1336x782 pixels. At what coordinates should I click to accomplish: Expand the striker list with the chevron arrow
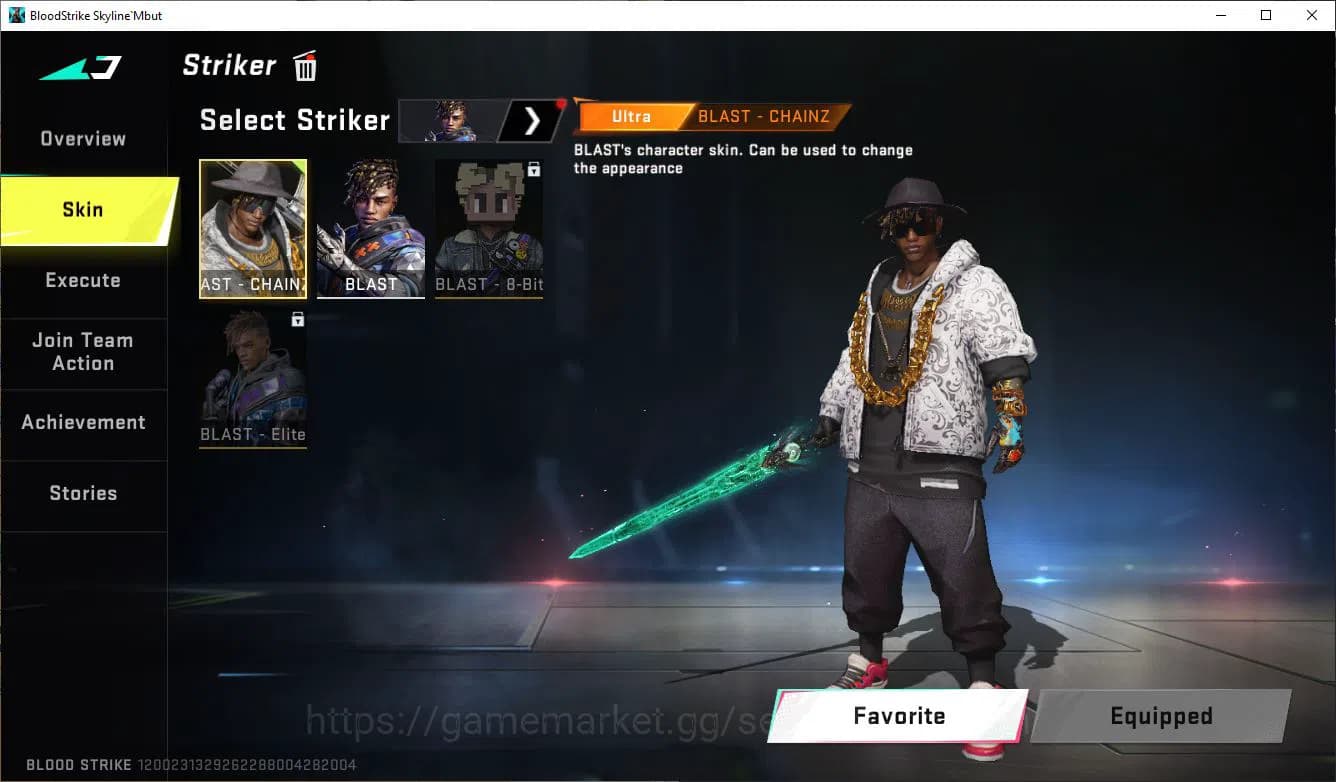(533, 121)
